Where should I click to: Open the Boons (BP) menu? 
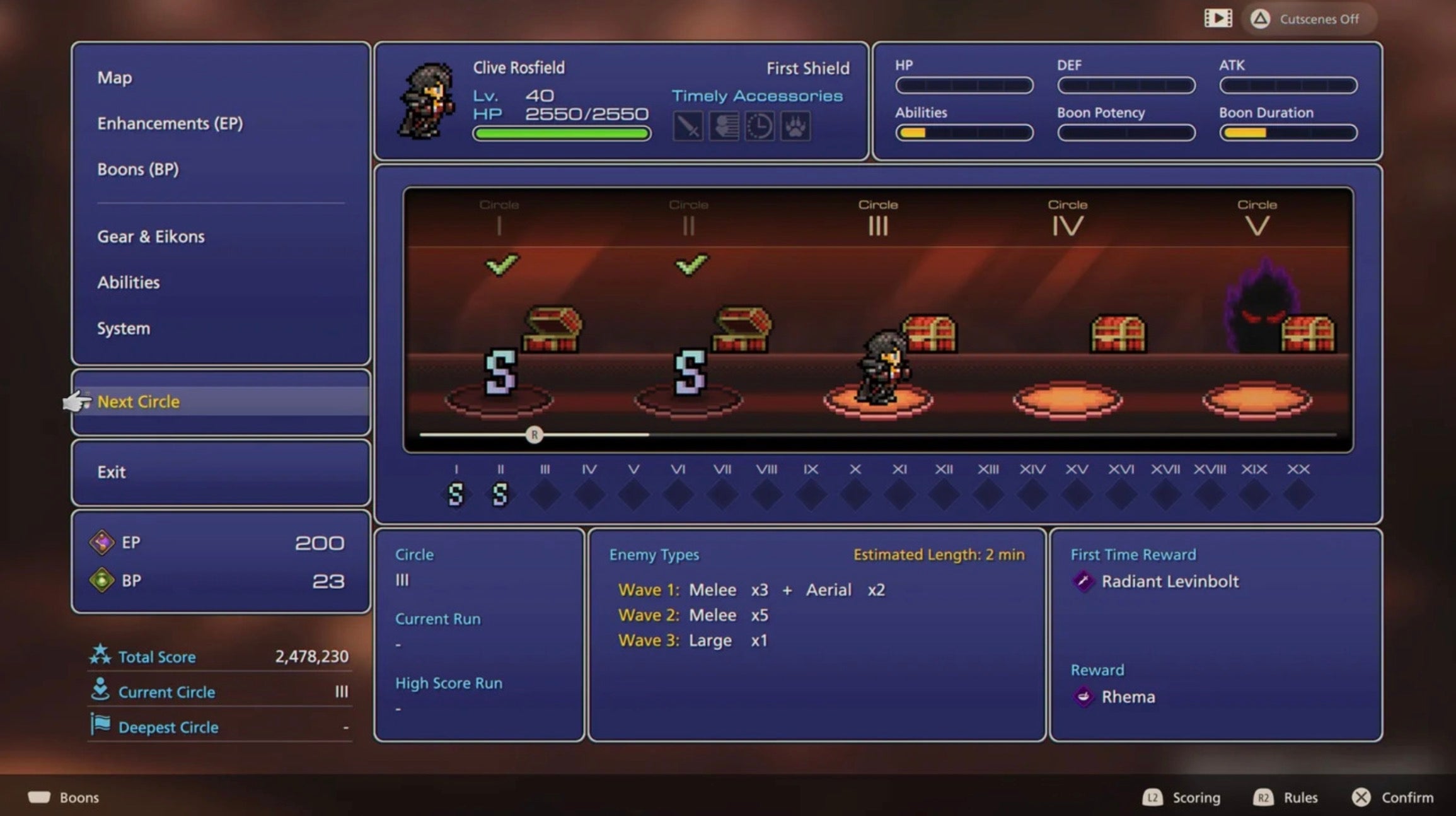point(139,169)
